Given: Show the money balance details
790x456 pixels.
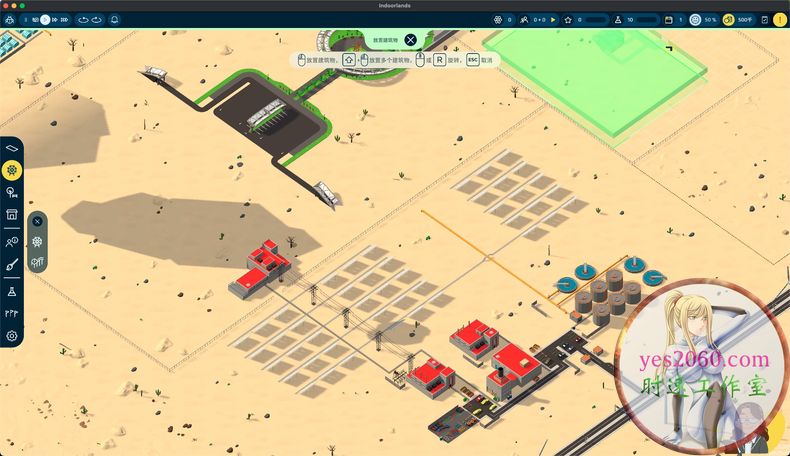Looking at the screenshot, I should (x=739, y=19).
